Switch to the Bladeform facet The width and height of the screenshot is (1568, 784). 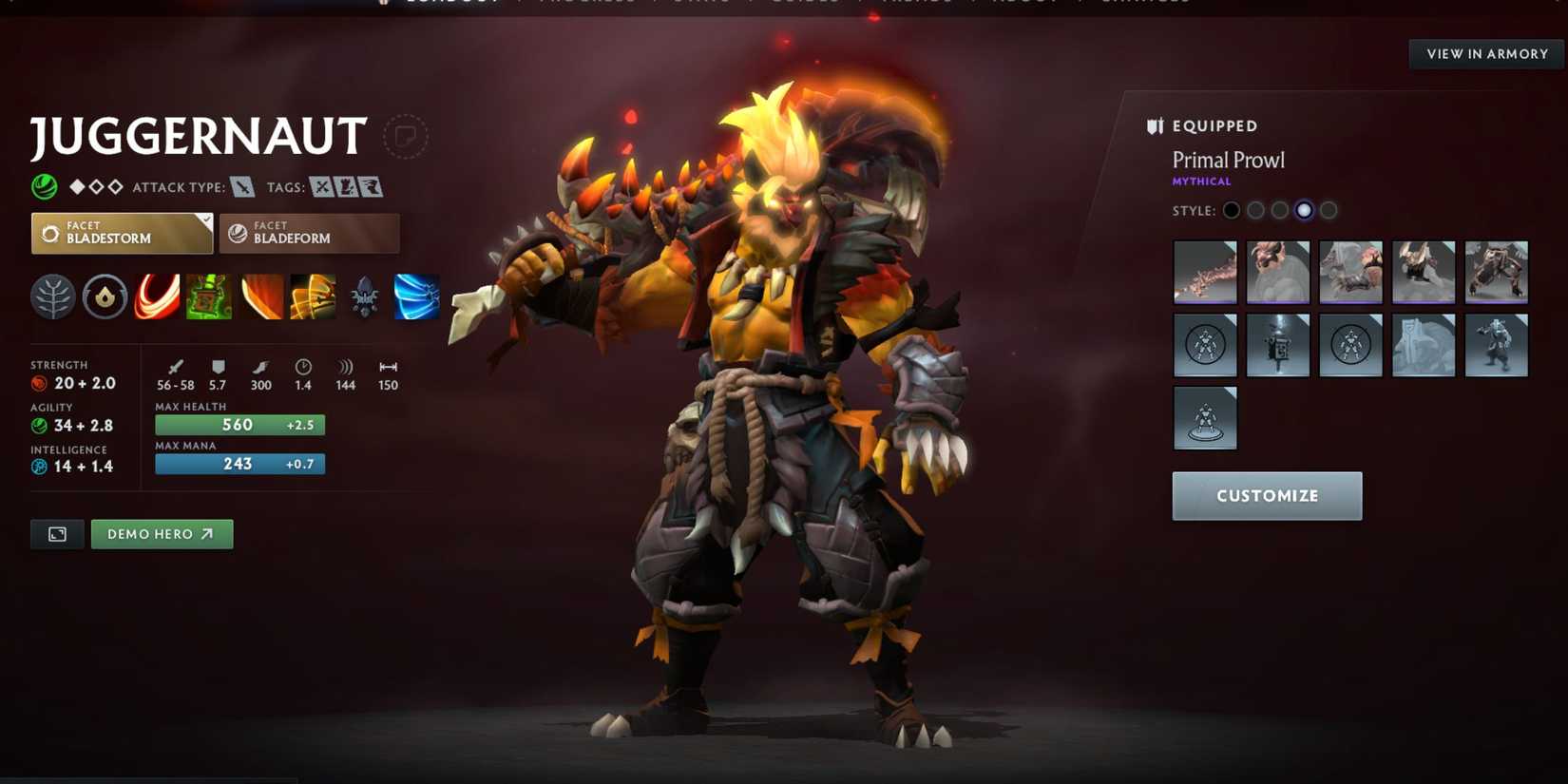(309, 233)
